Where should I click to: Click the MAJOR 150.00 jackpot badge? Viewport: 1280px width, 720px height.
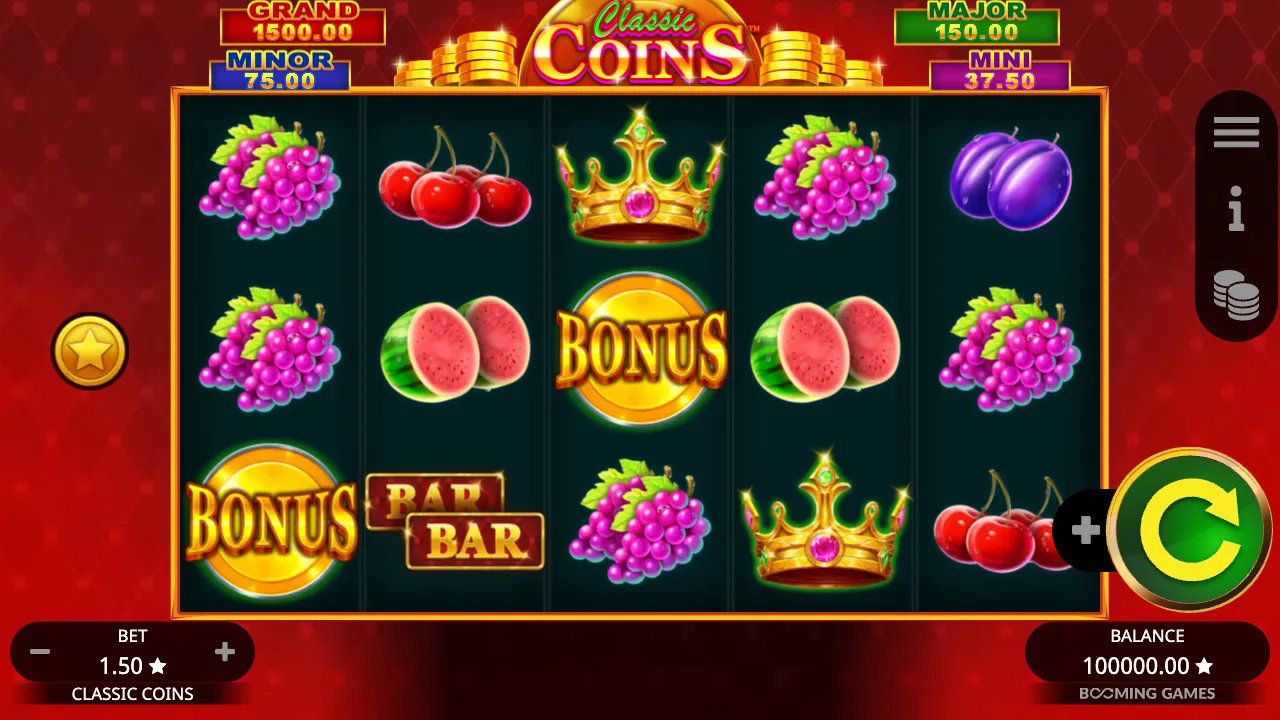click(x=976, y=22)
